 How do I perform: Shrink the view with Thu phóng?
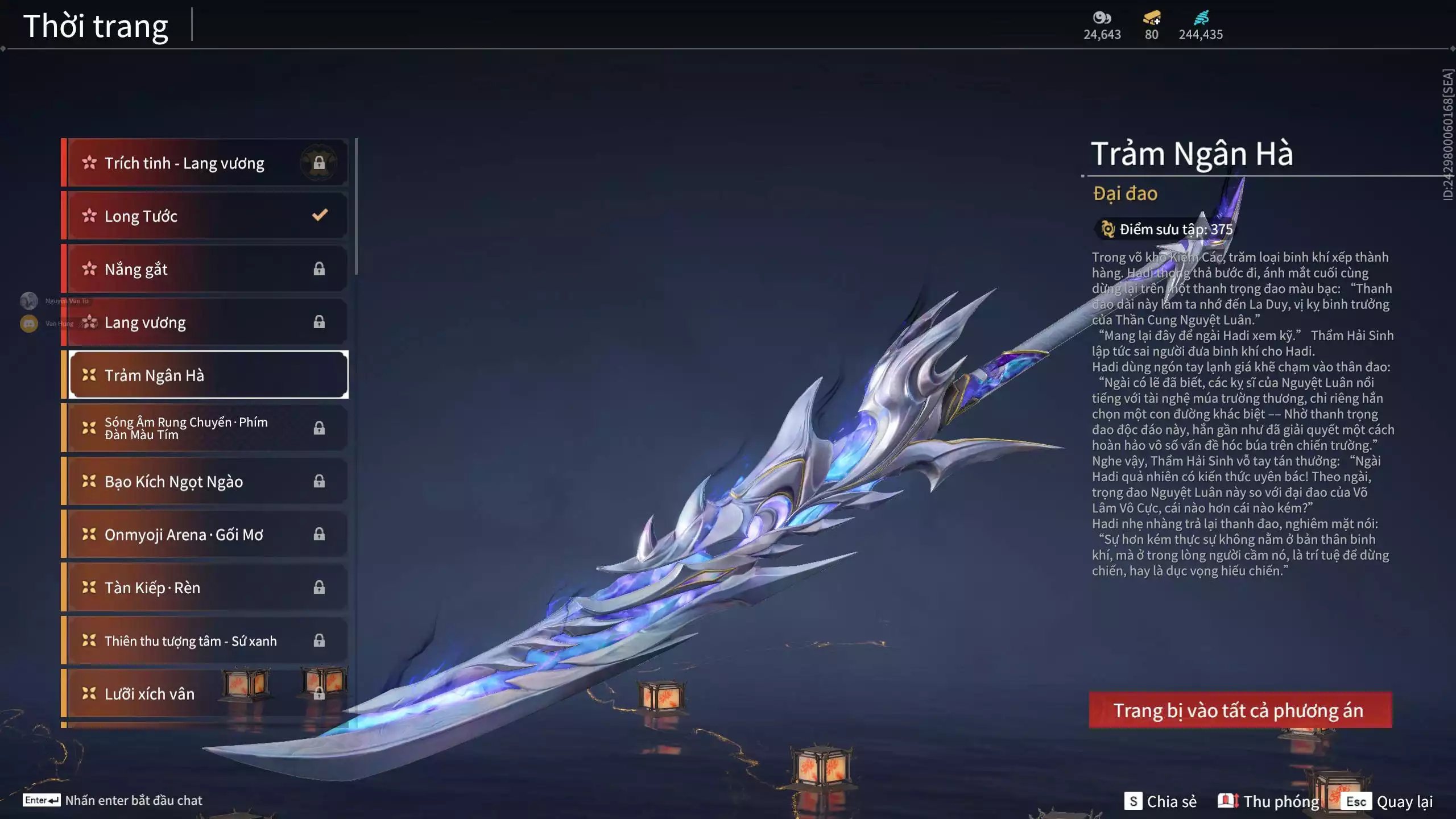coord(1269,801)
